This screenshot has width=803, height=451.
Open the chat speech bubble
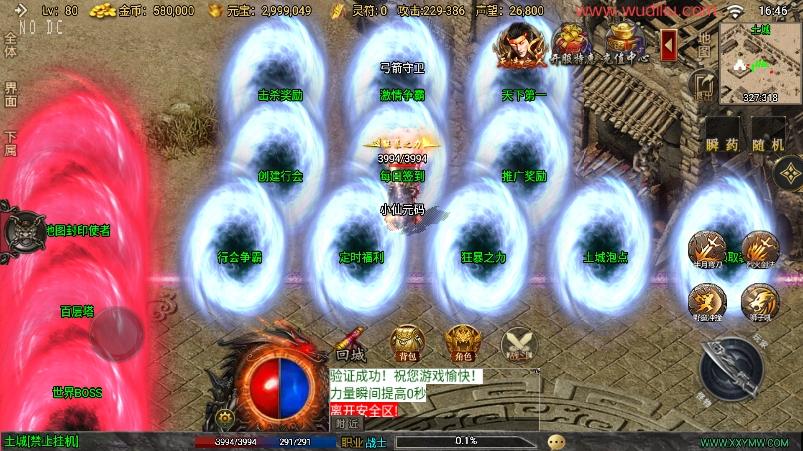(556, 441)
